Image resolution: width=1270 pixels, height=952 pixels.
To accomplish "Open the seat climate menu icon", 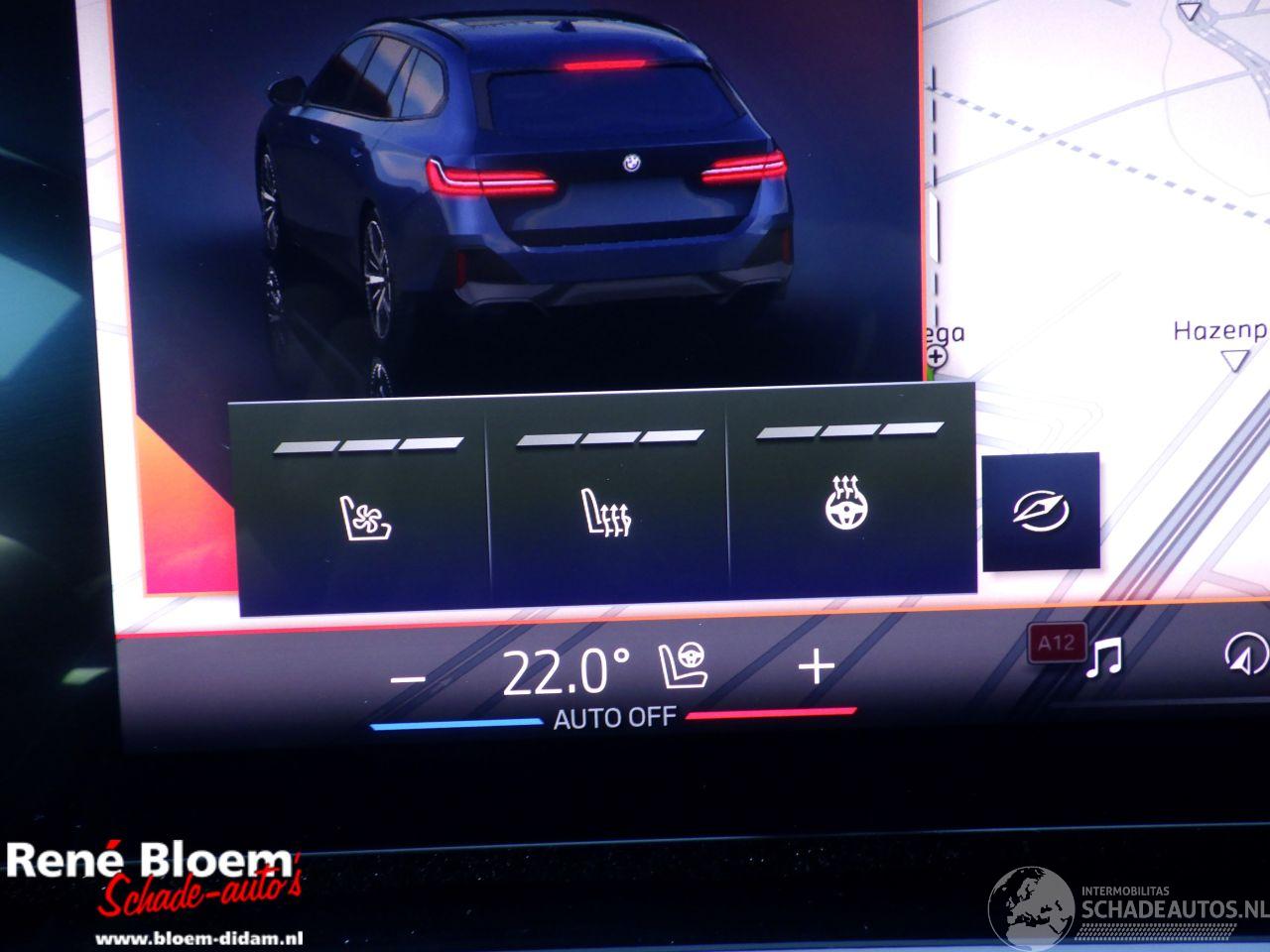I will pyautogui.click(x=685, y=667).
